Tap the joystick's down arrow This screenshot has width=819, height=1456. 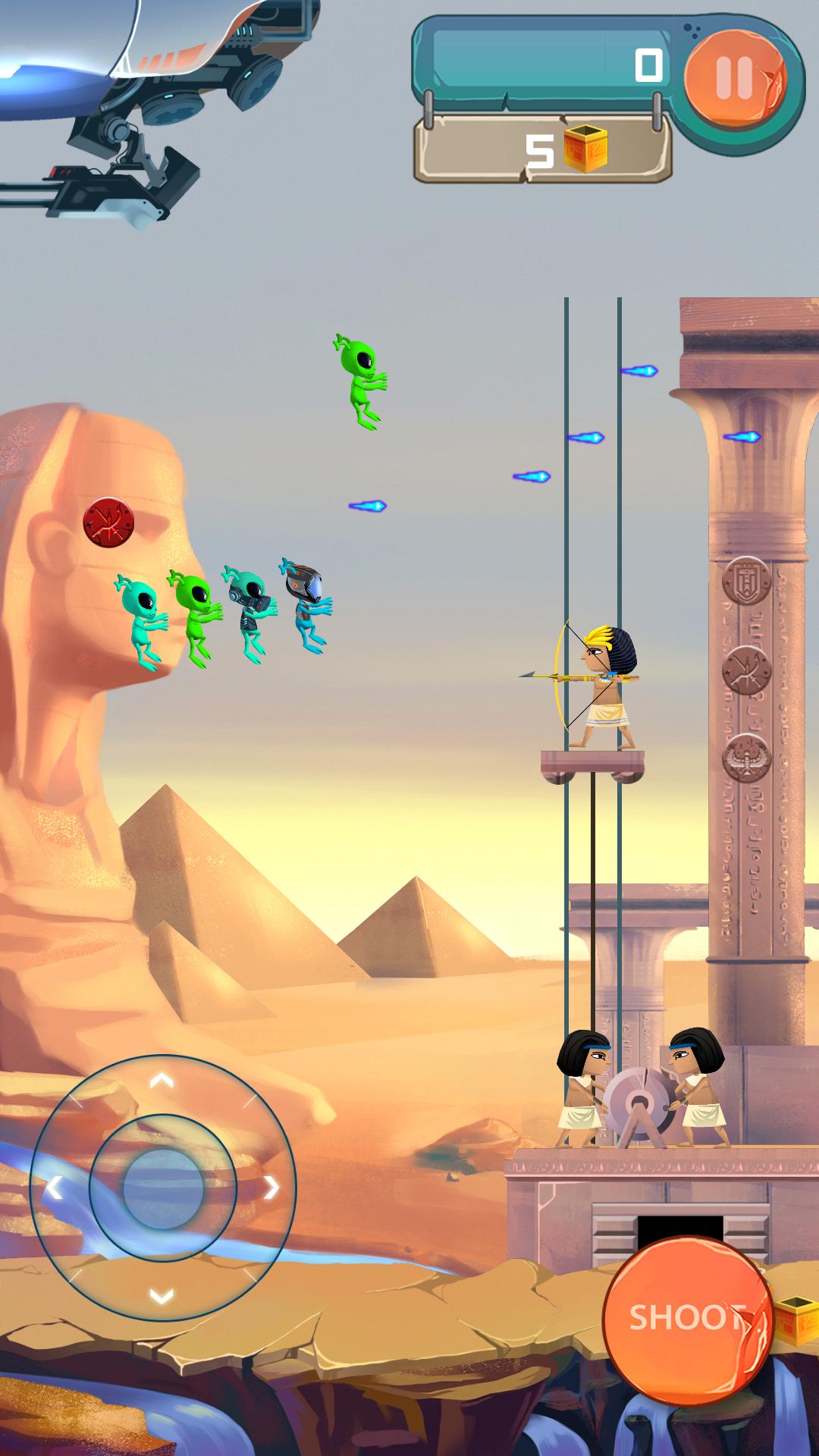tap(161, 1296)
